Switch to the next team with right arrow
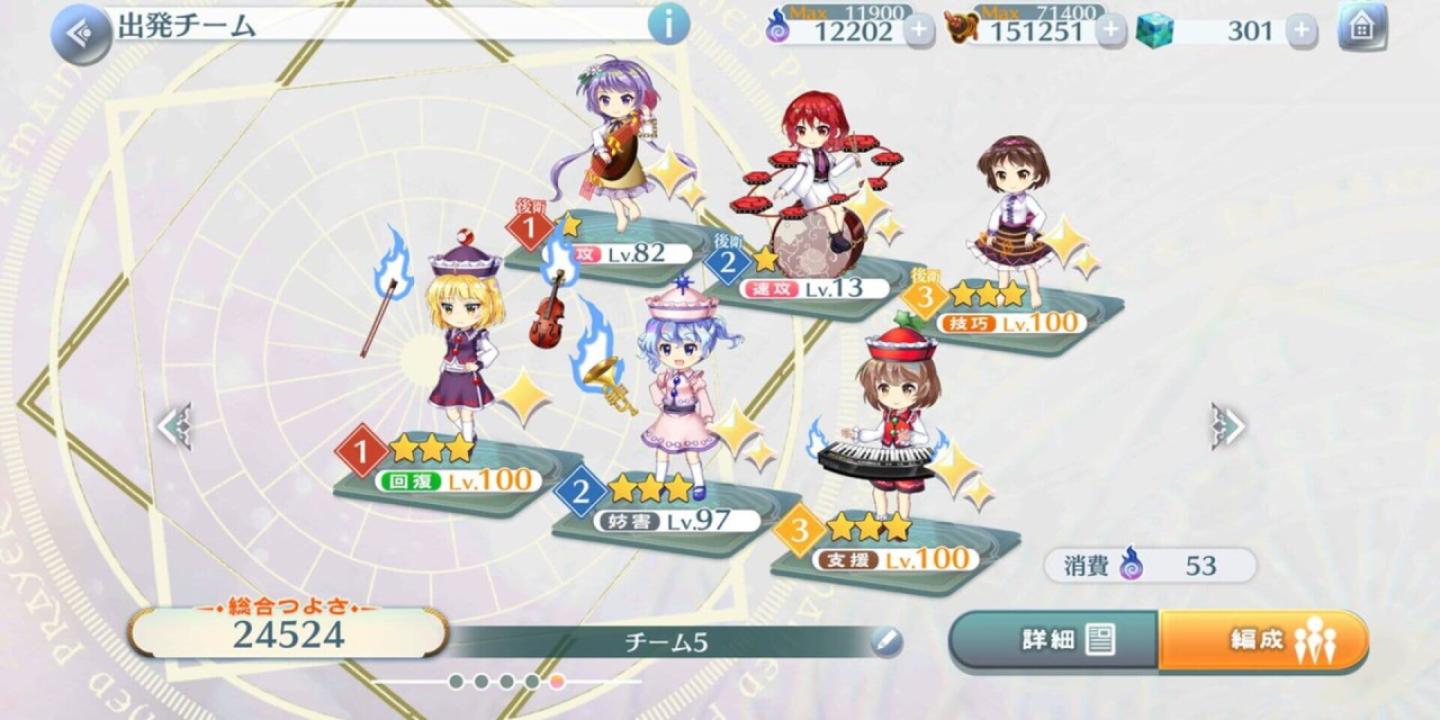This screenshot has width=1440, height=720. pos(1227,427)
